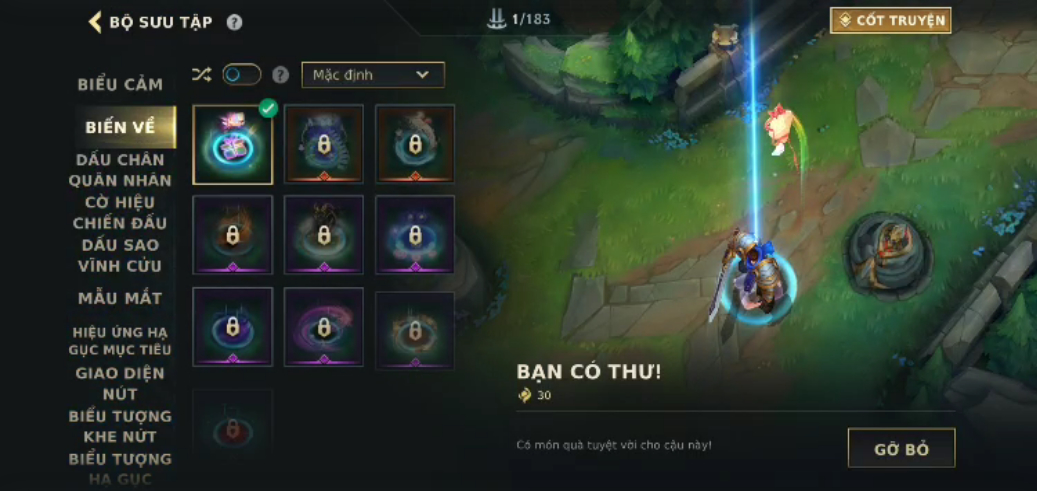
Task: Open Hiệu Ứng Hạ Gục Mục Tiêu category
Action: 120,340
